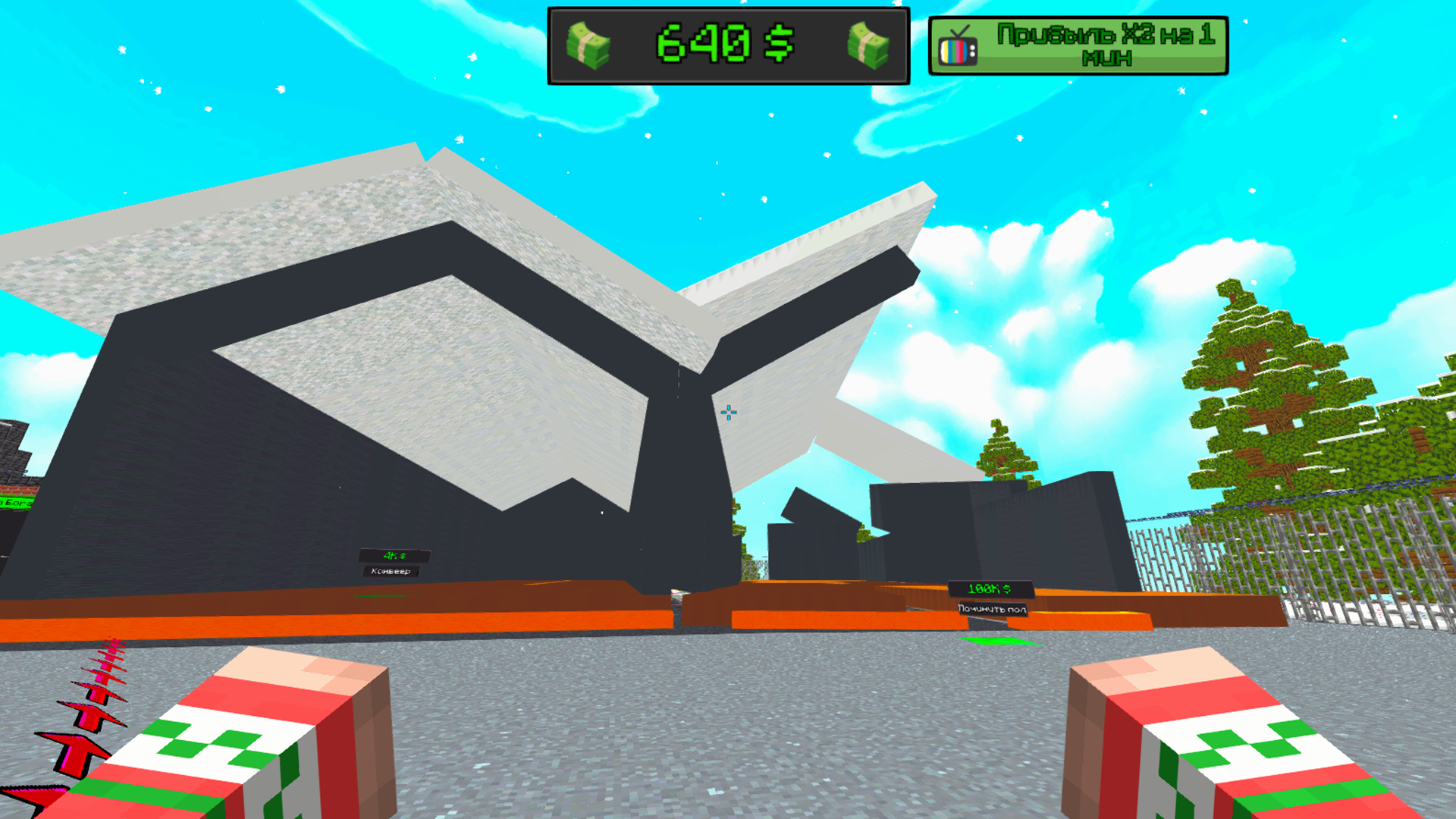Click the green dollar icon in 4K $ sign
Screen dimensions: 1456x819
tap(403, 556)
